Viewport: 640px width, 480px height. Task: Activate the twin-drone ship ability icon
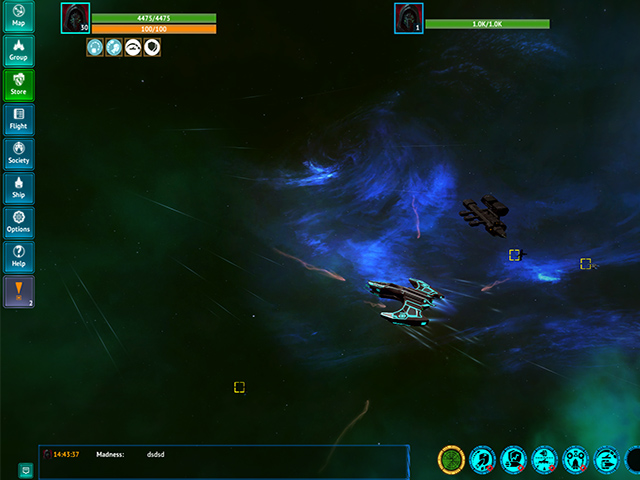(x=576, y=459)
